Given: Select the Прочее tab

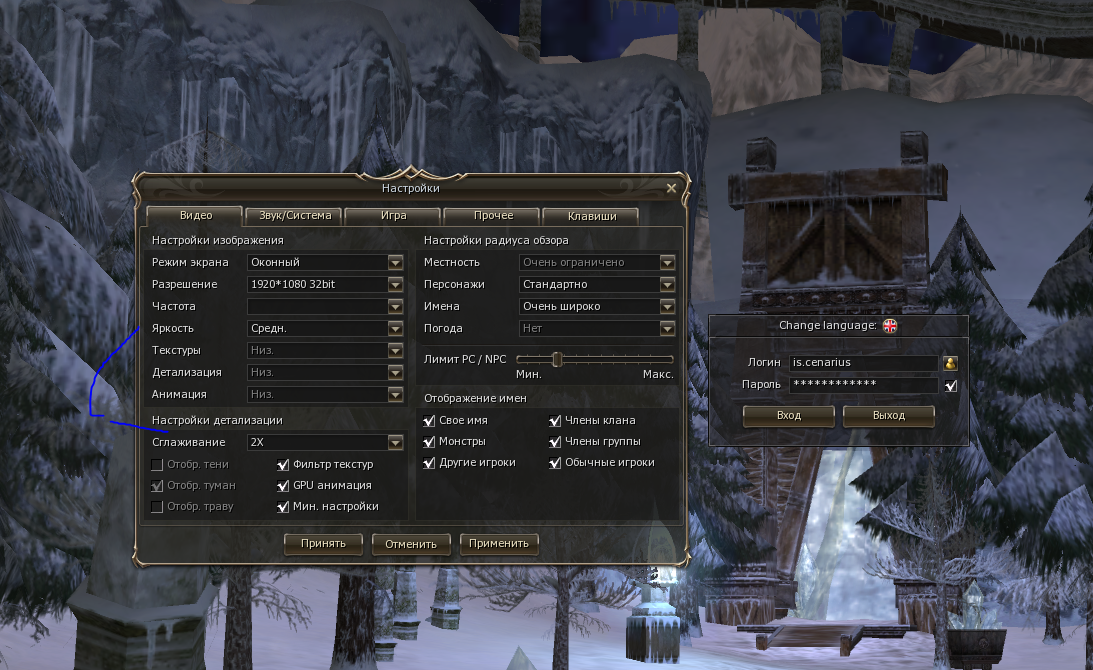Looking at the screenshot, I should pos(492,216).
